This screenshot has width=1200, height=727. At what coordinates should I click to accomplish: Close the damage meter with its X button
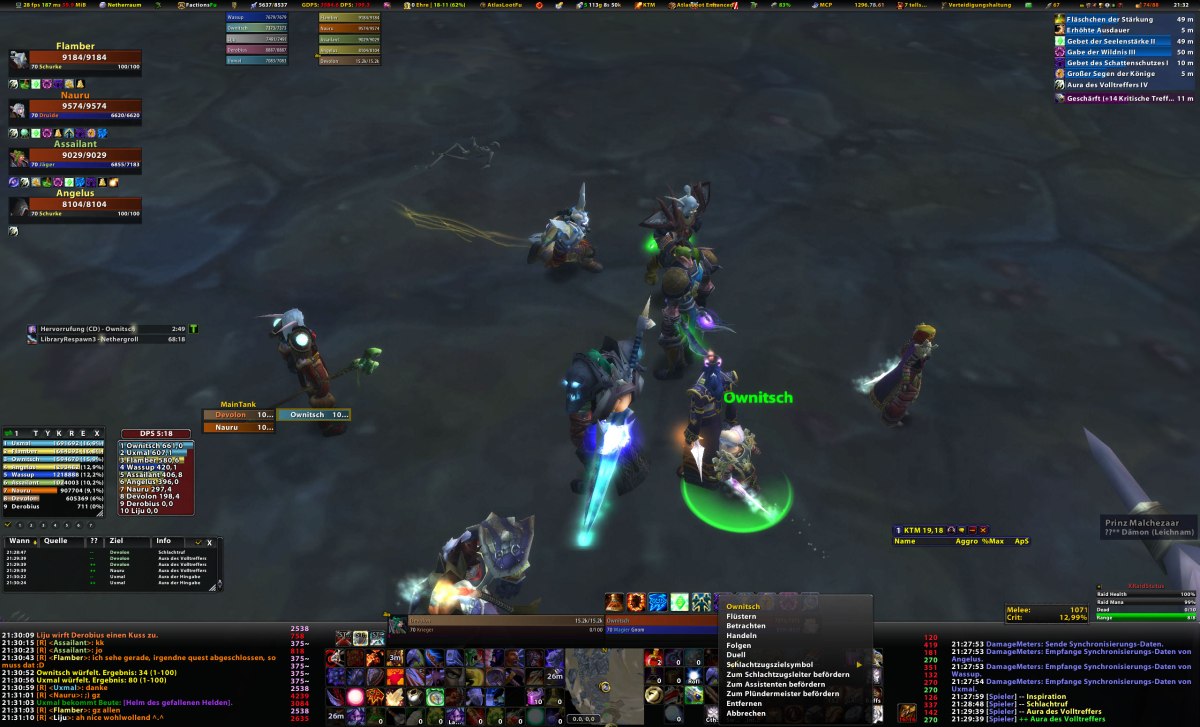click(96, 433)
